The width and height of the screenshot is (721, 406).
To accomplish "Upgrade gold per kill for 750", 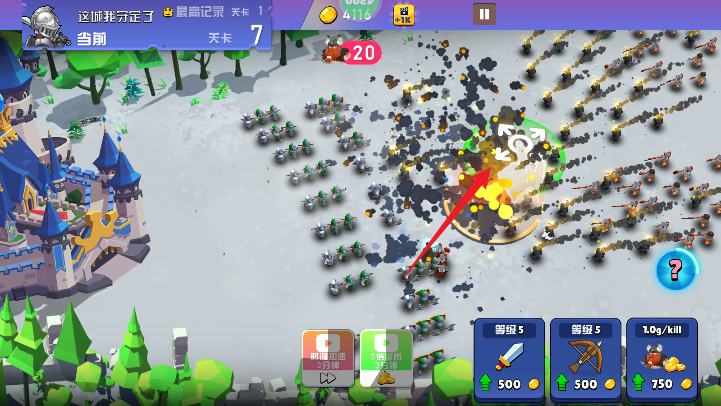I will pyautogui.click(x=661, y=360).
